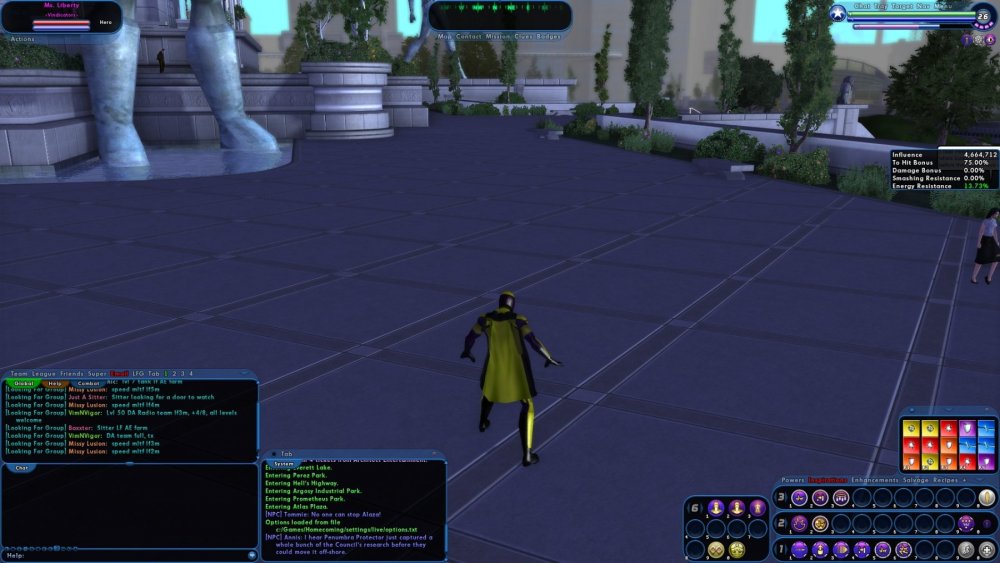
Task: Use the white cross power in tray one
Action: point(987,549)
